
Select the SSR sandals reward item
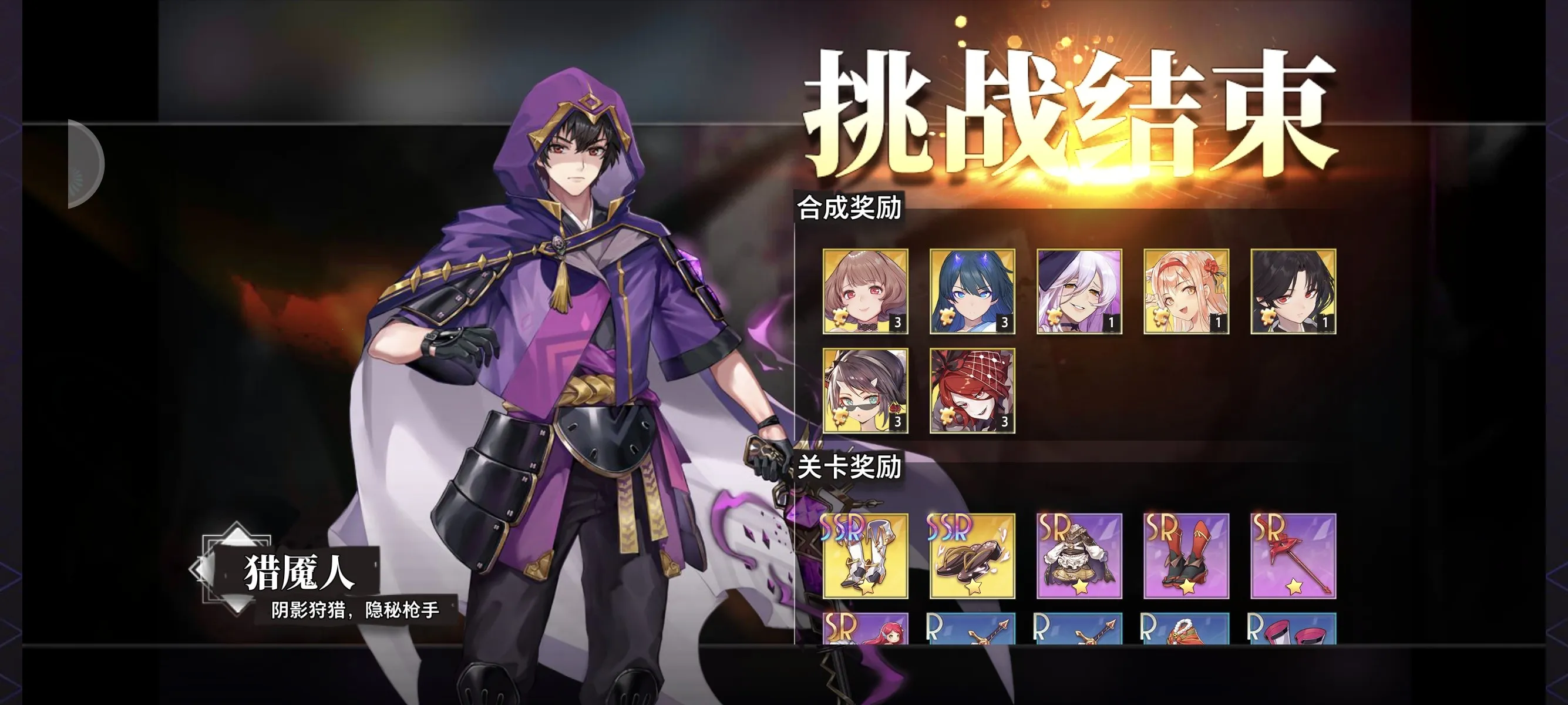[x=973, y=571]
